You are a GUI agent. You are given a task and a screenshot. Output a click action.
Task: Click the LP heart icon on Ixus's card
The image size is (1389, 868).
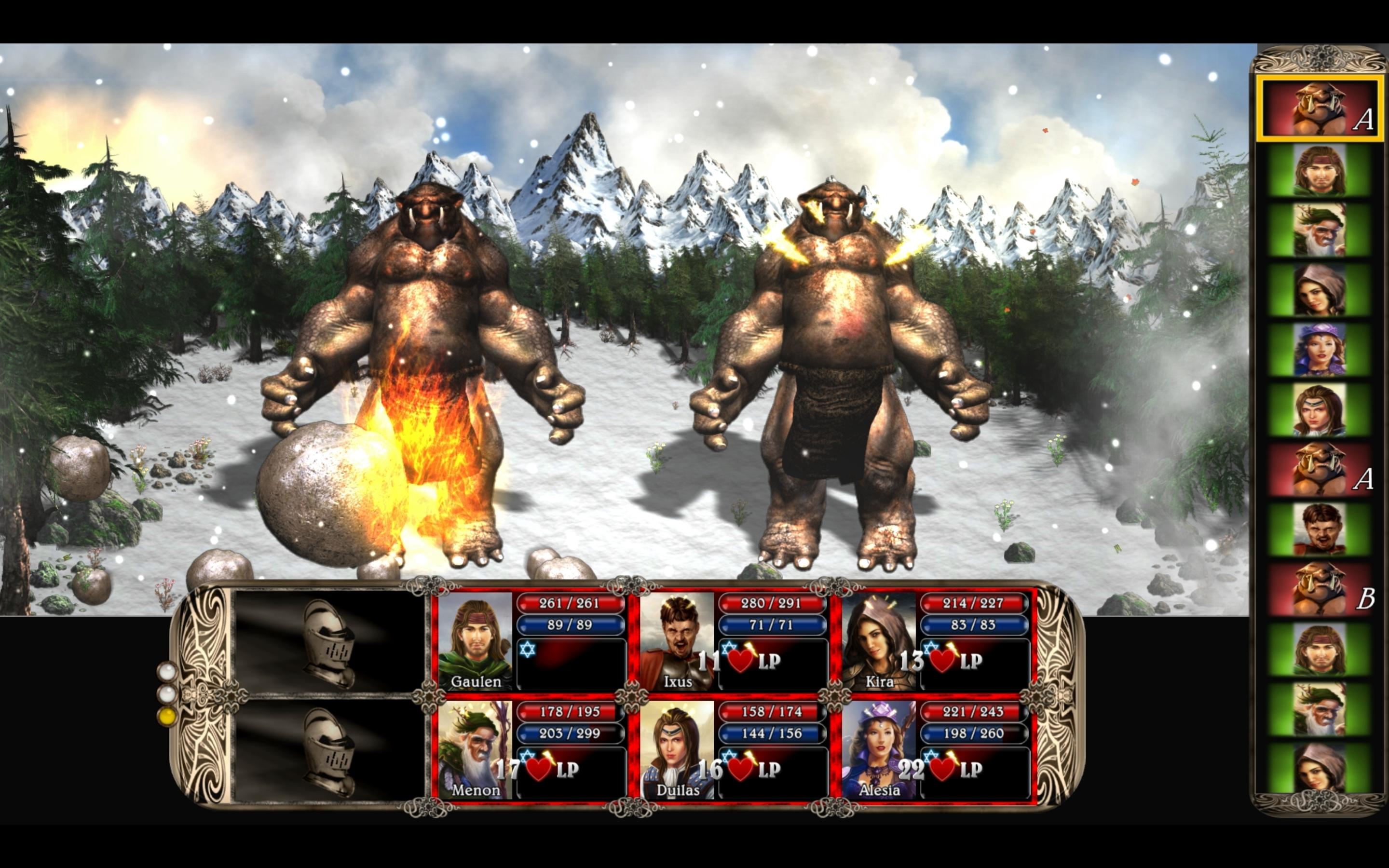[x=740, y=661]
